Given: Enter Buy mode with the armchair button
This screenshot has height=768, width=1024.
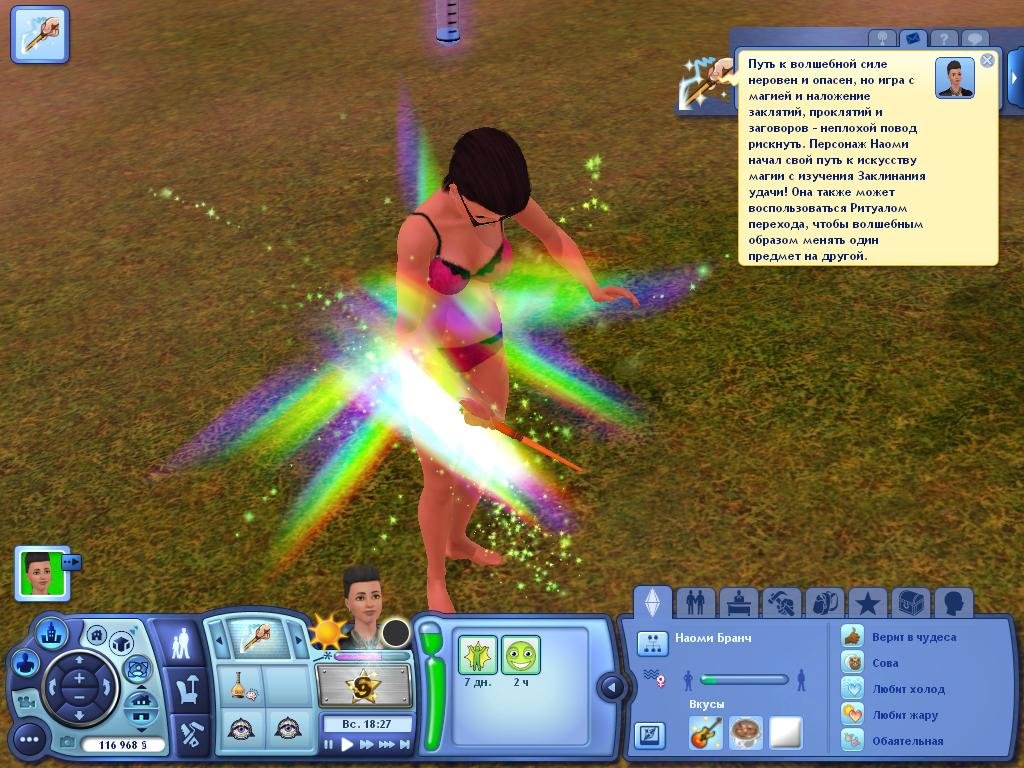Looking at the screenshot, I should 187,689.
